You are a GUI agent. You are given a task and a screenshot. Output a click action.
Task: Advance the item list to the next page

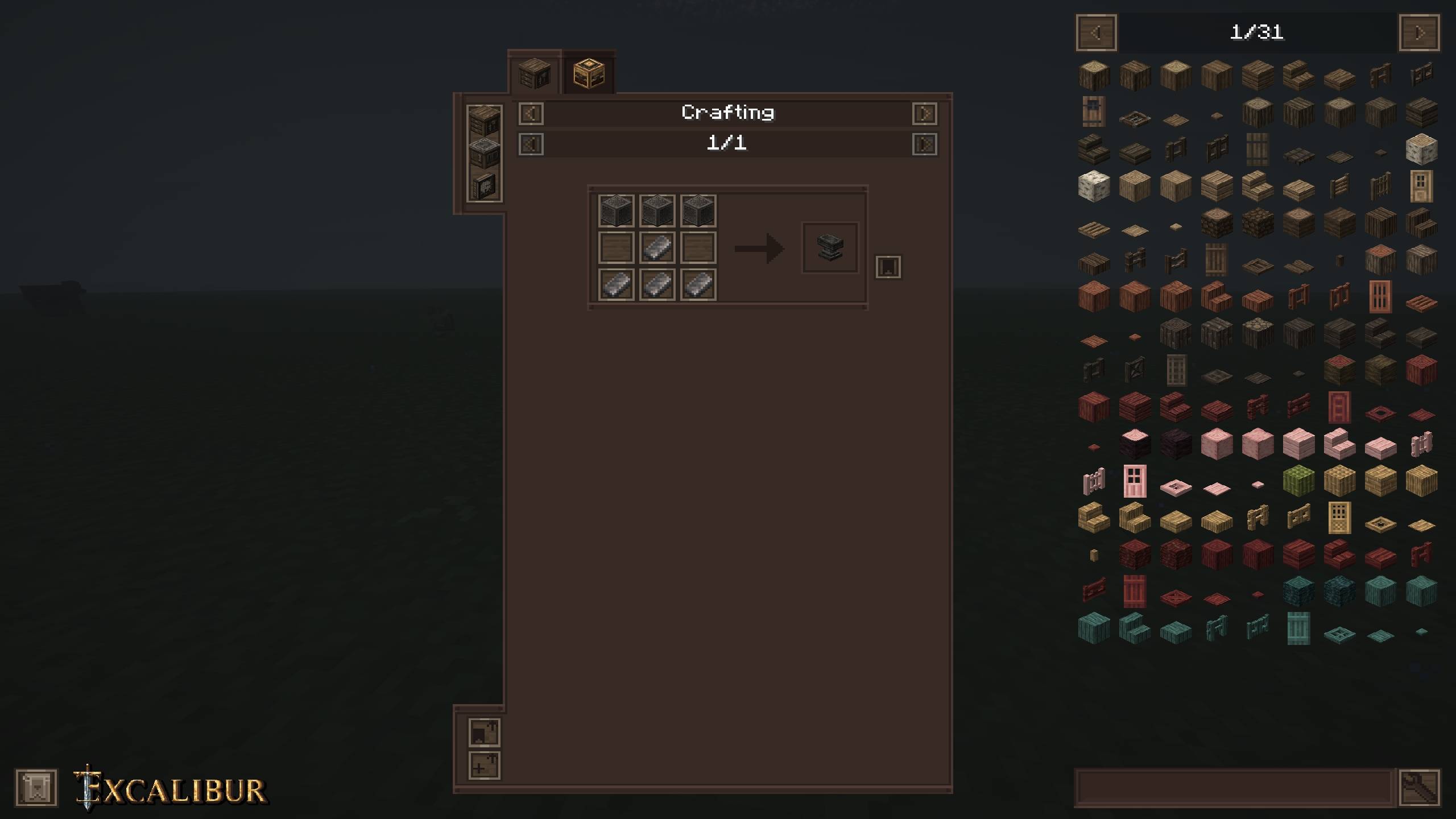point(1419,33)
